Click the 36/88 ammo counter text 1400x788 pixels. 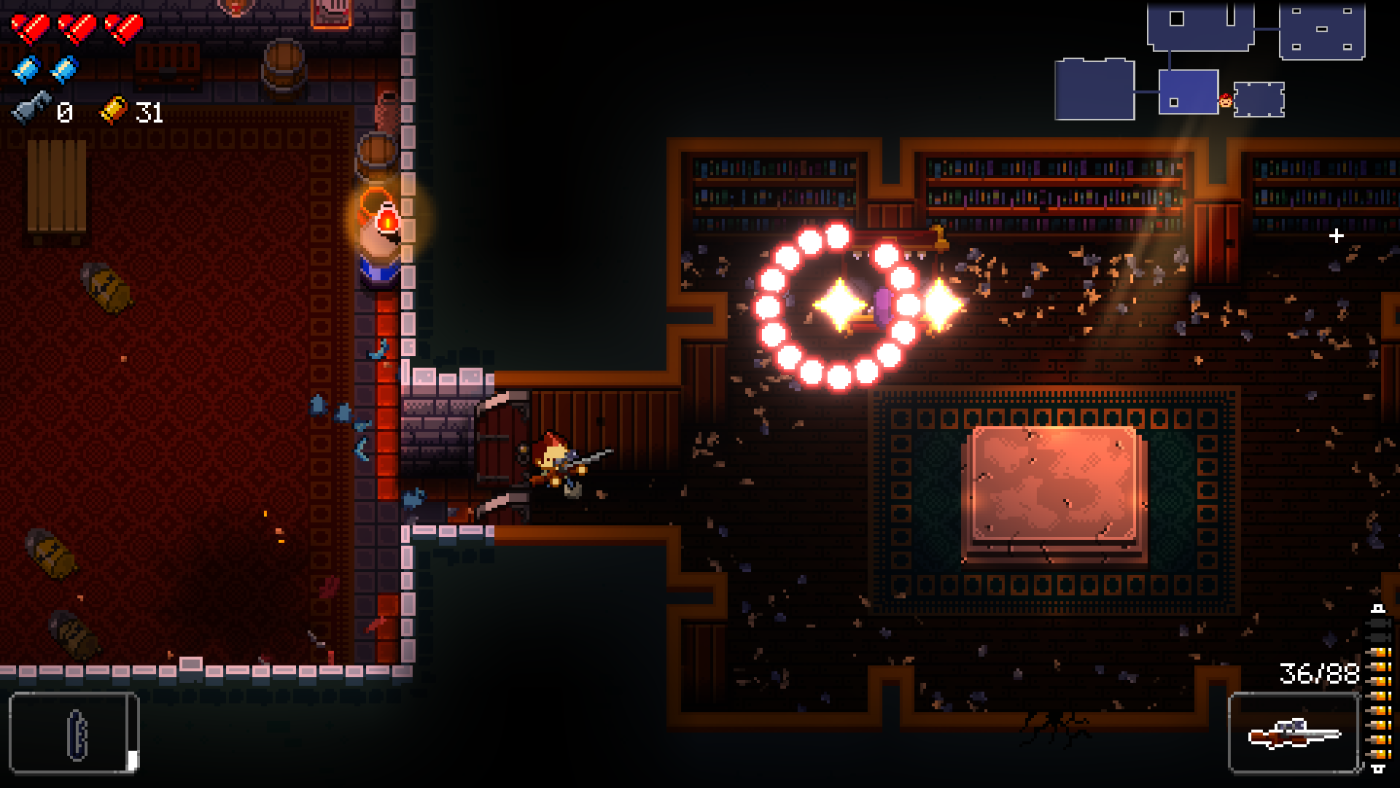(1317, 671)
